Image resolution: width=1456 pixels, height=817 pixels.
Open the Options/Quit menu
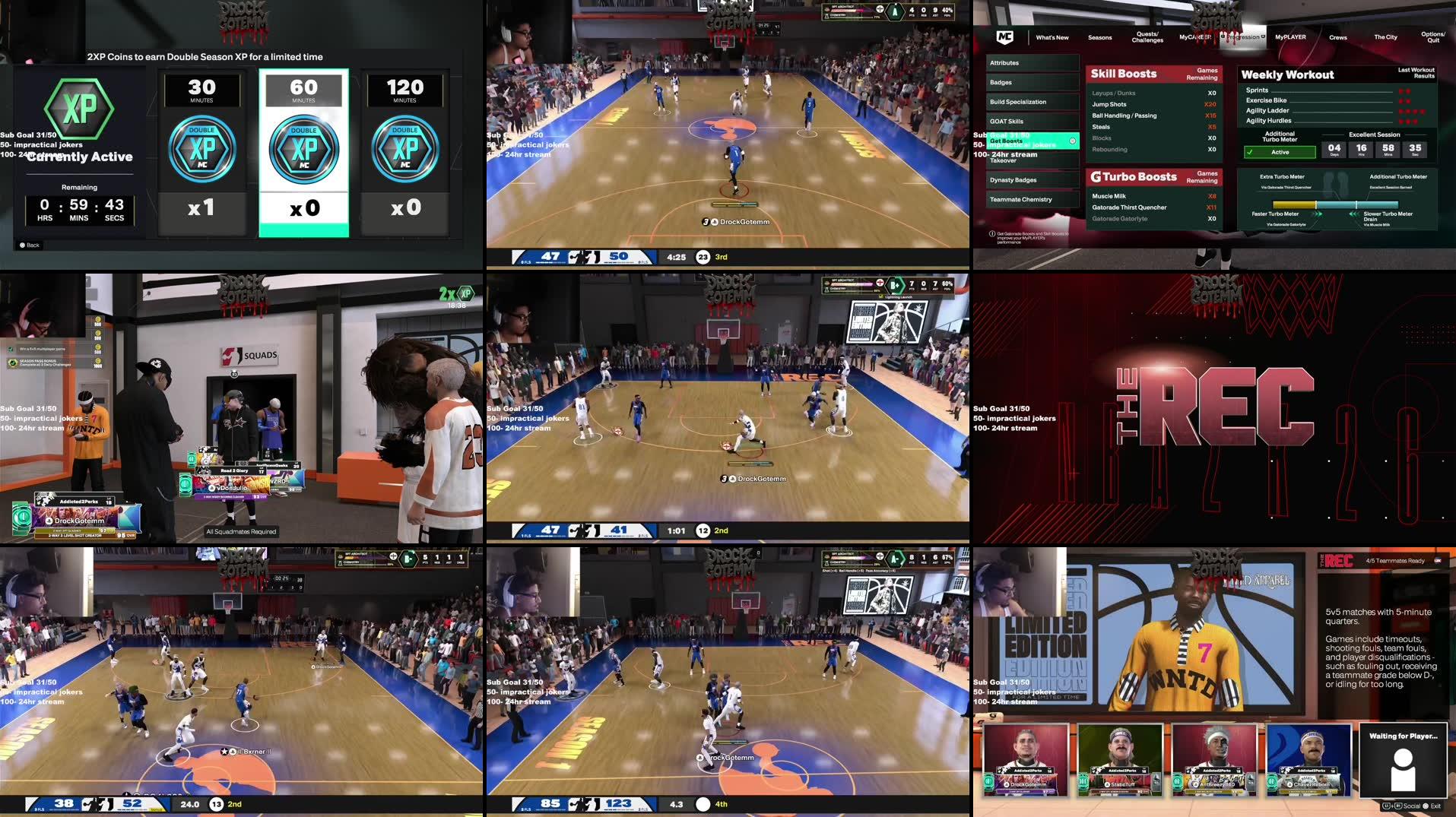1432,37
